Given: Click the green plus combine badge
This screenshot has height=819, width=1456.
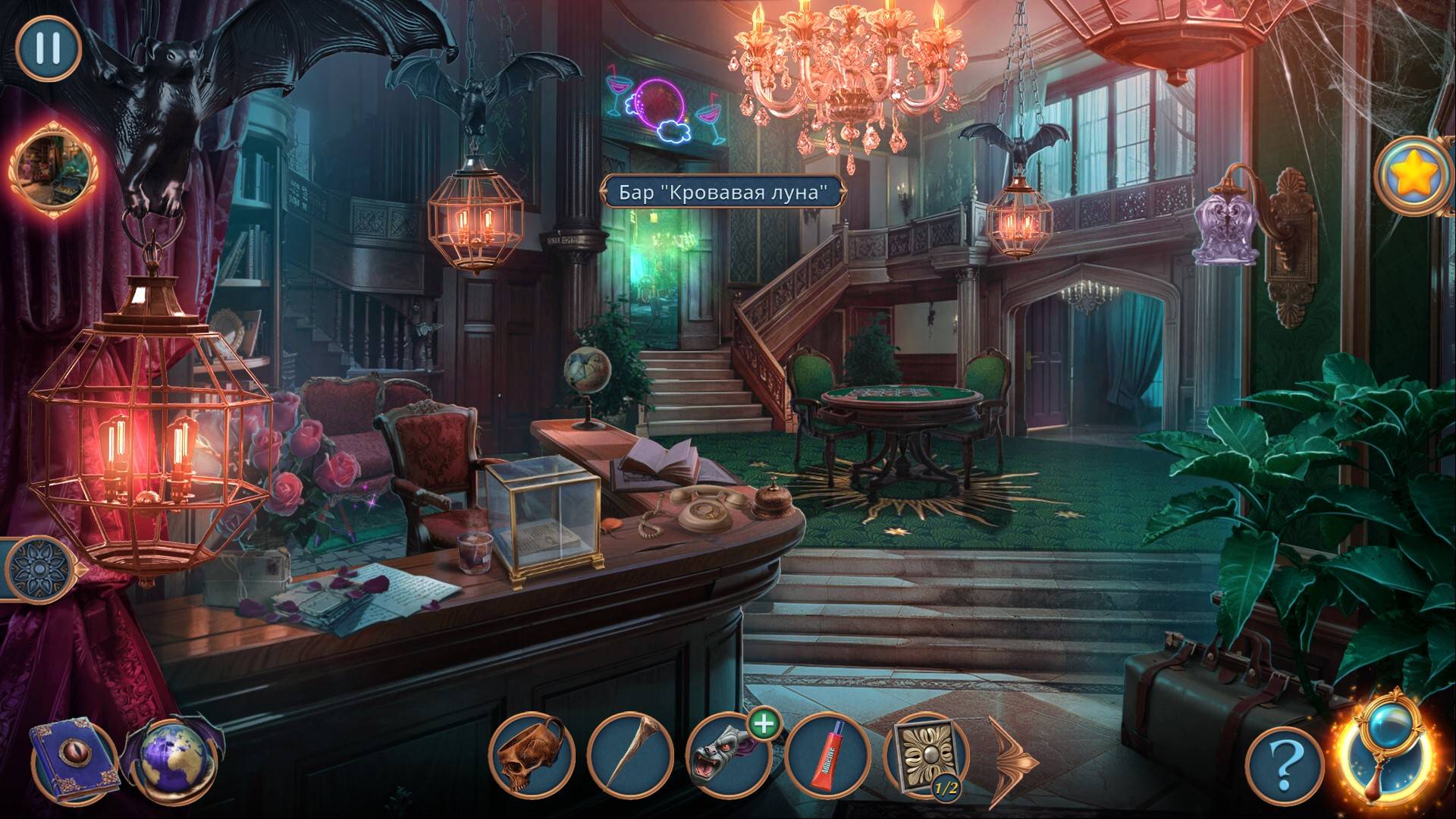Looking at the screenshot, I should tap(764, 725).
